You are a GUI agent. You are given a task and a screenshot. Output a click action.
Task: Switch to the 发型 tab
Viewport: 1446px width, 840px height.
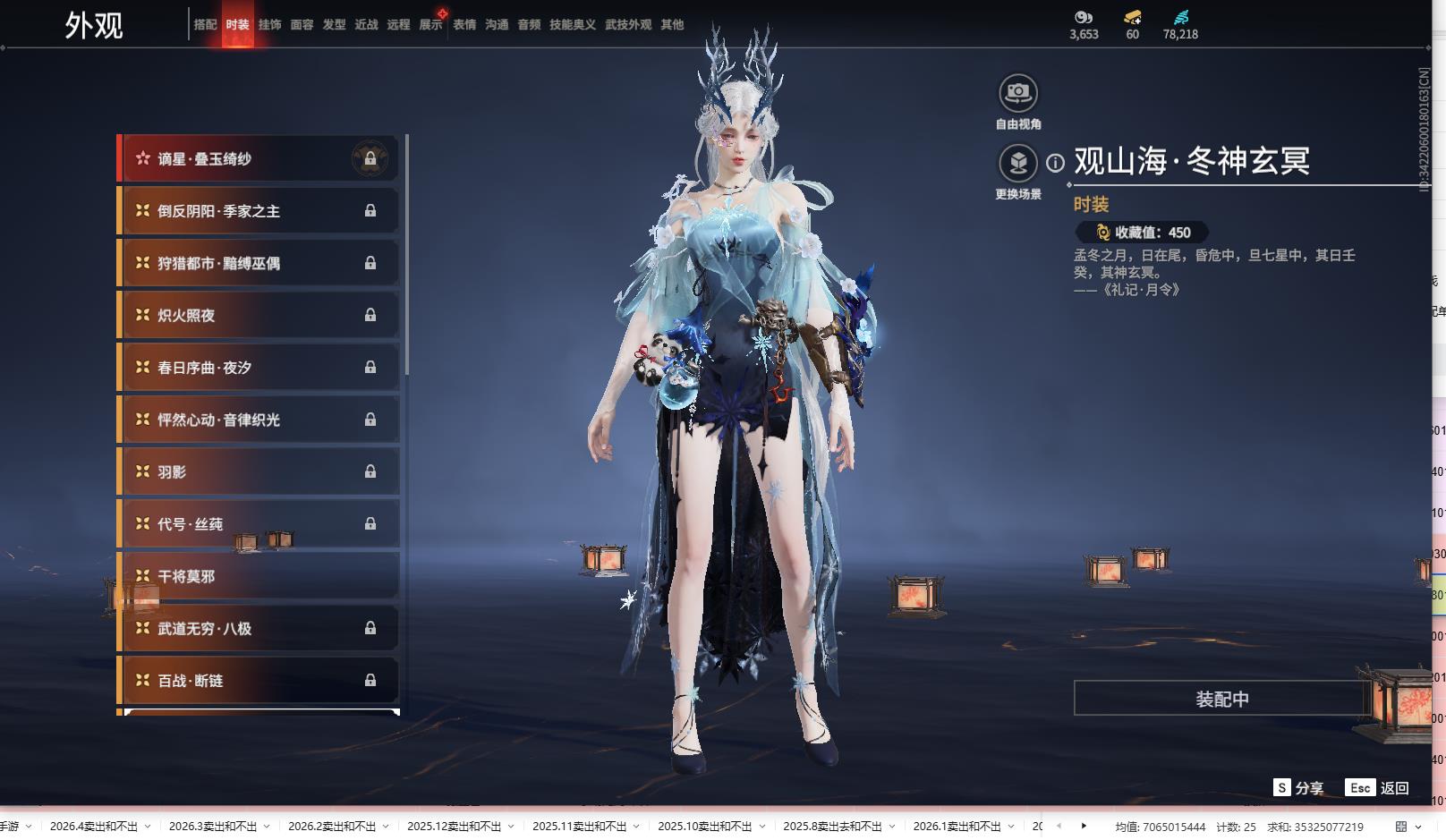[334, 25]
